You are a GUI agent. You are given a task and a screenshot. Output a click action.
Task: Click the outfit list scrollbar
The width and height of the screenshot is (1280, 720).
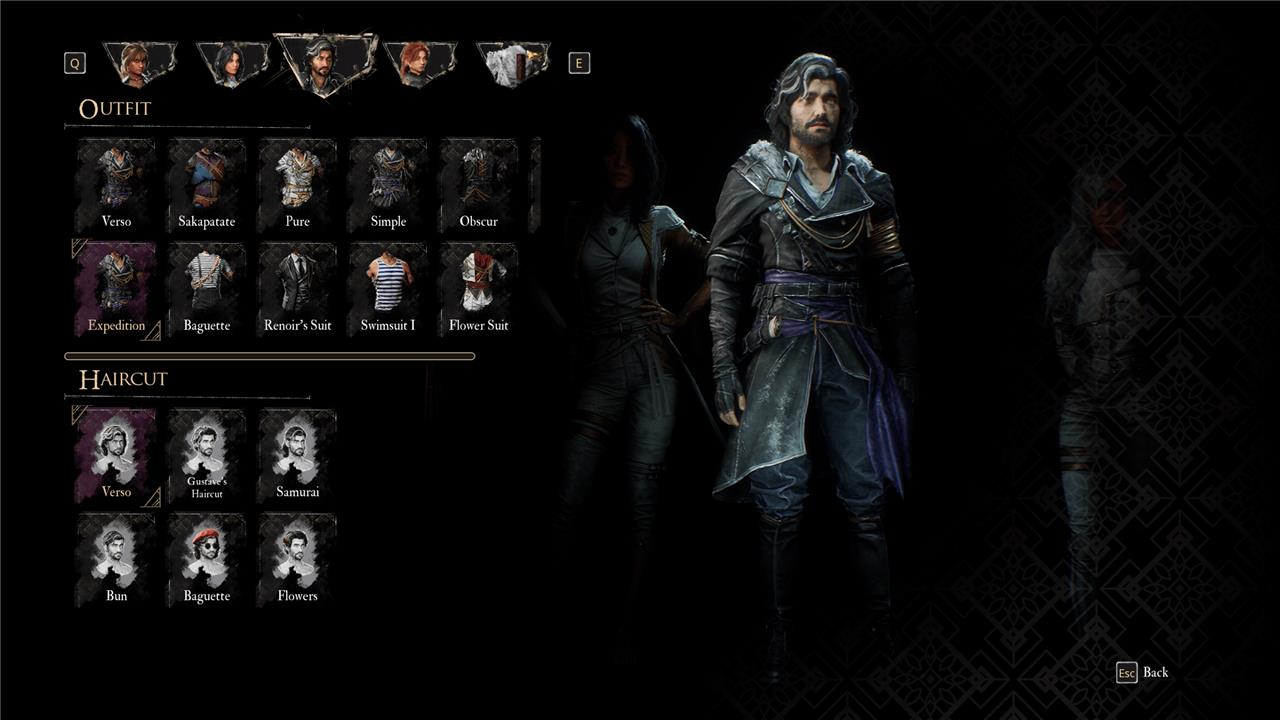(x=268, y=355)
